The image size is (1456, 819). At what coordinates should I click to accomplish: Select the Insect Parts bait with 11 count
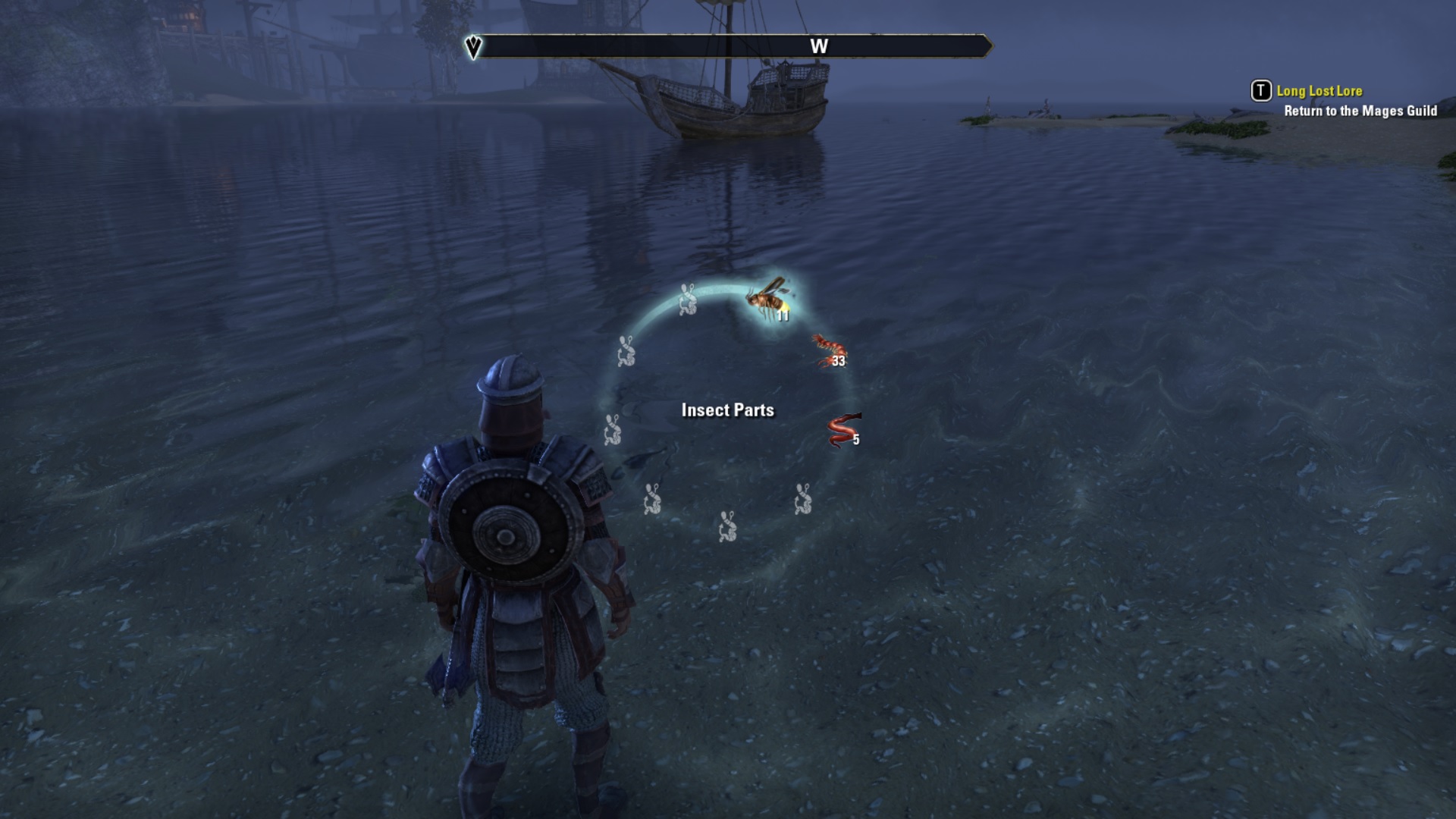click(767, 299)
